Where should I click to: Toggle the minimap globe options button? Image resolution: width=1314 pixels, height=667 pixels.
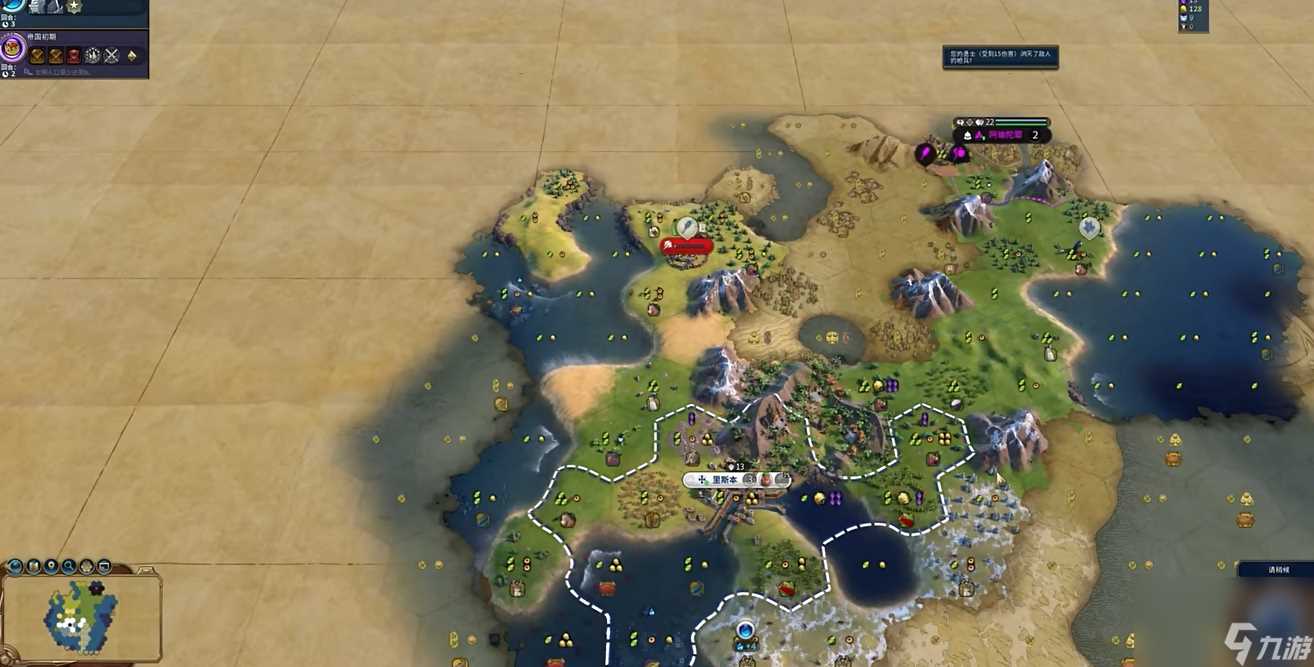[x=15, y=567]
